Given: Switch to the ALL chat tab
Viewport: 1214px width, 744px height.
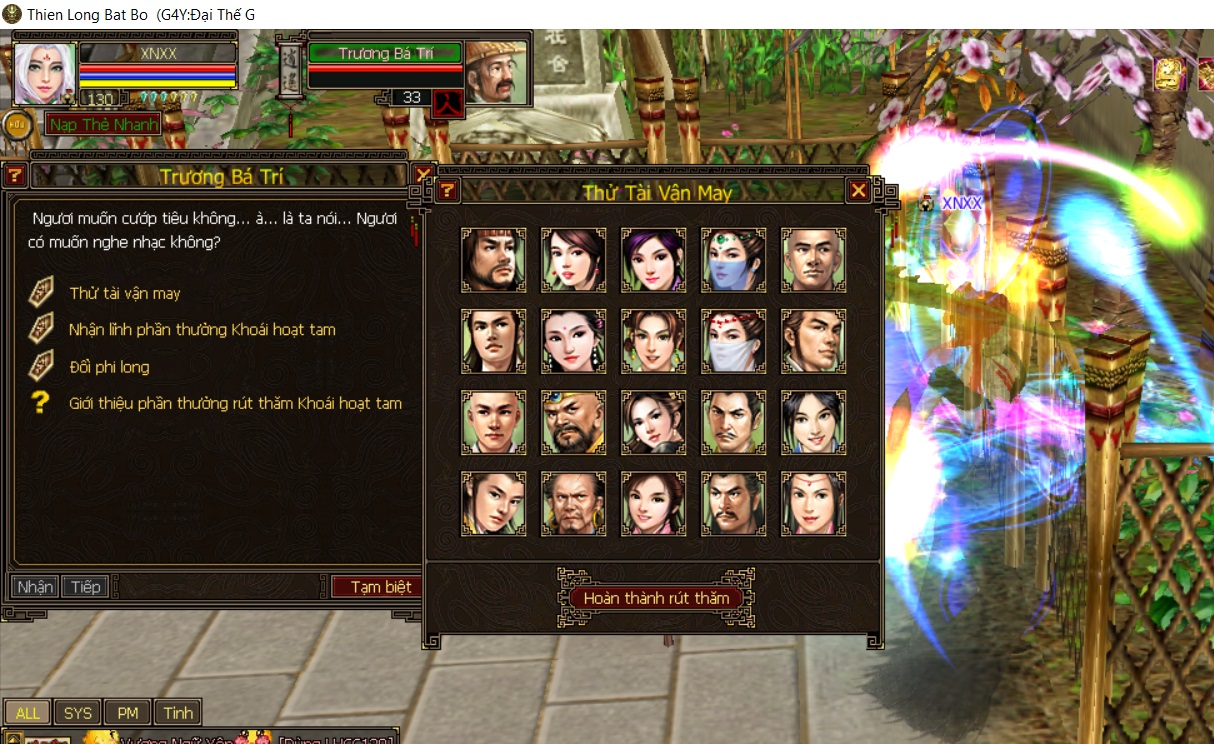Looking at the screenshot, I should pos(28,713).
